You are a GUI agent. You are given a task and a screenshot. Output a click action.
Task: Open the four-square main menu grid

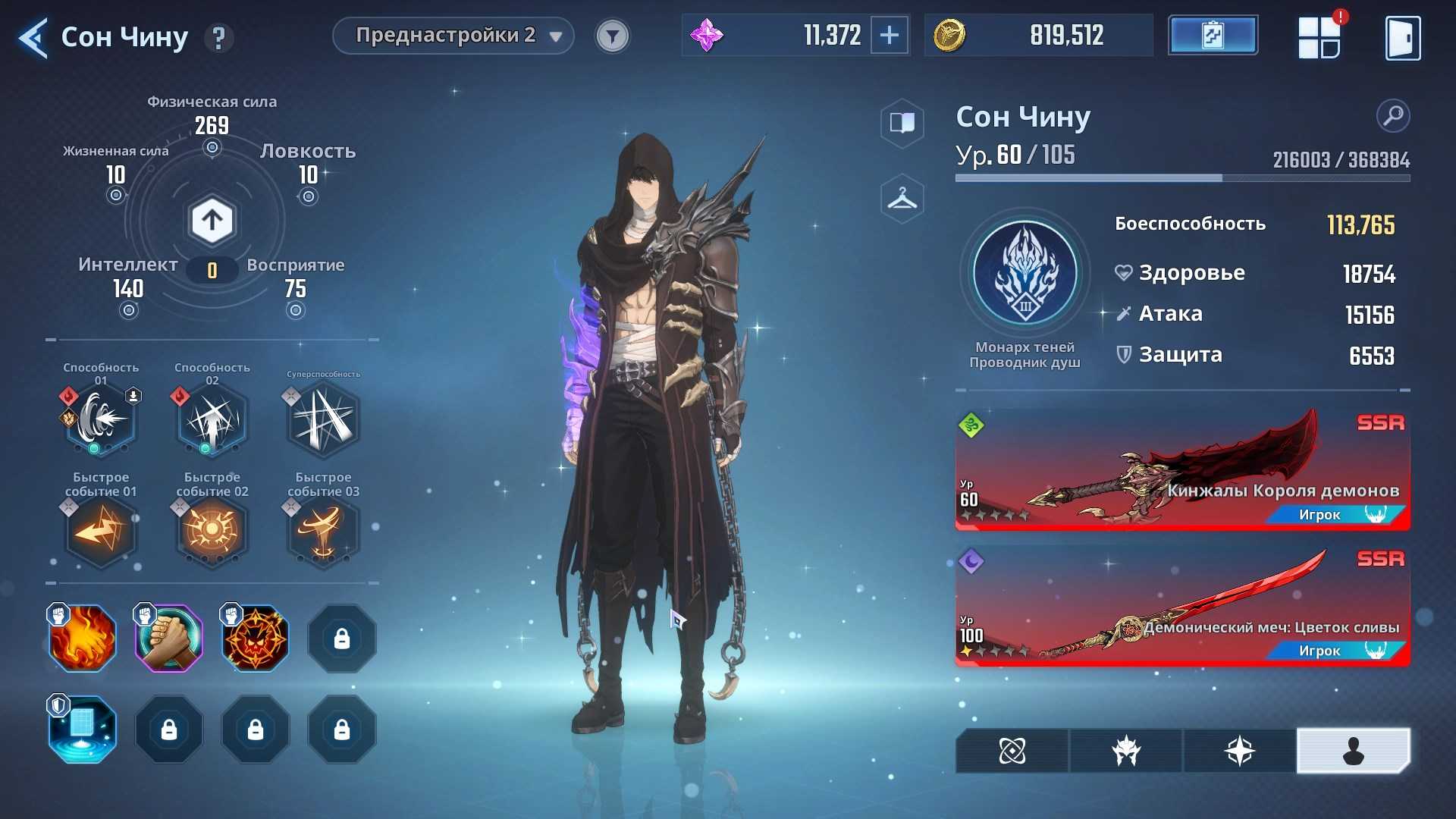point(1319,38)
